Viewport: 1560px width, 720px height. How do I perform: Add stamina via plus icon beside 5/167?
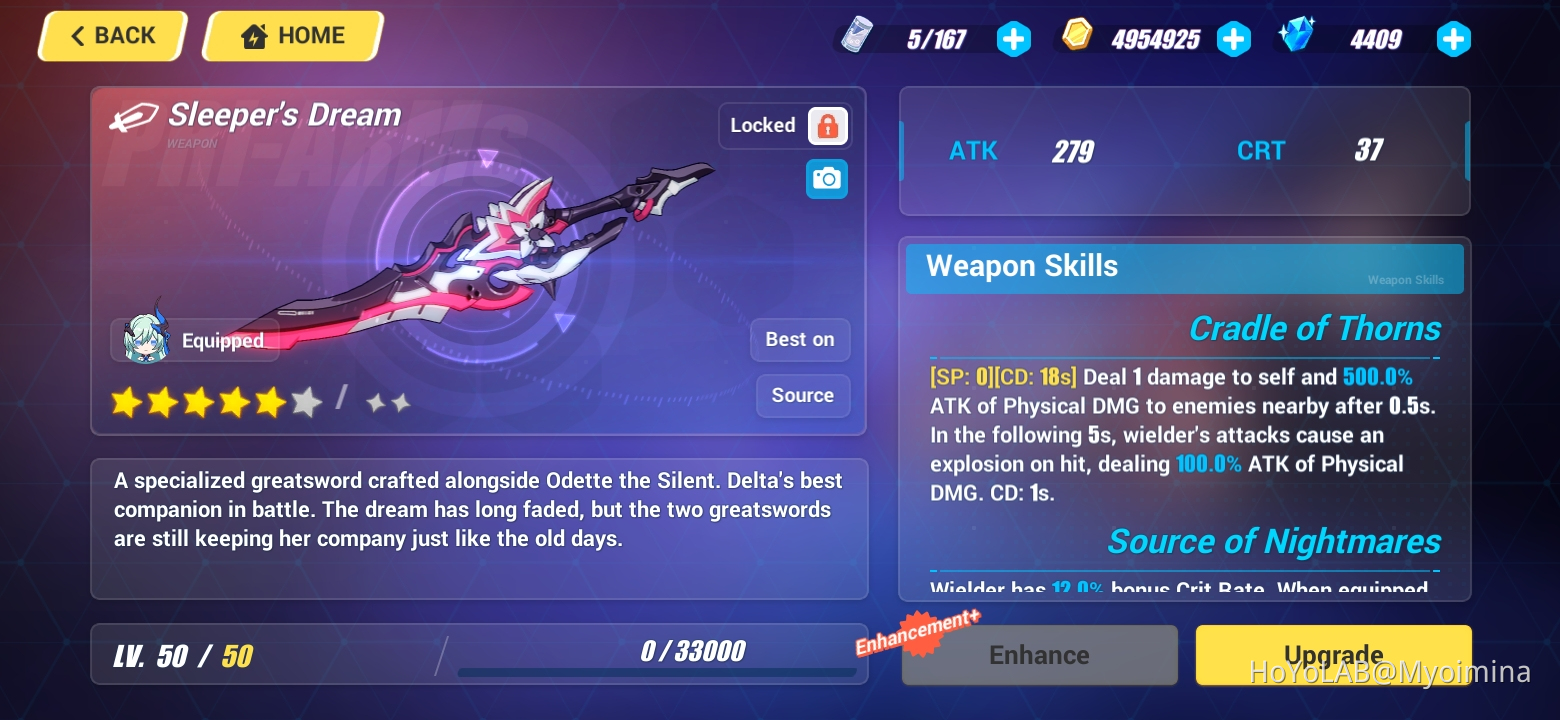(1013, 38)
